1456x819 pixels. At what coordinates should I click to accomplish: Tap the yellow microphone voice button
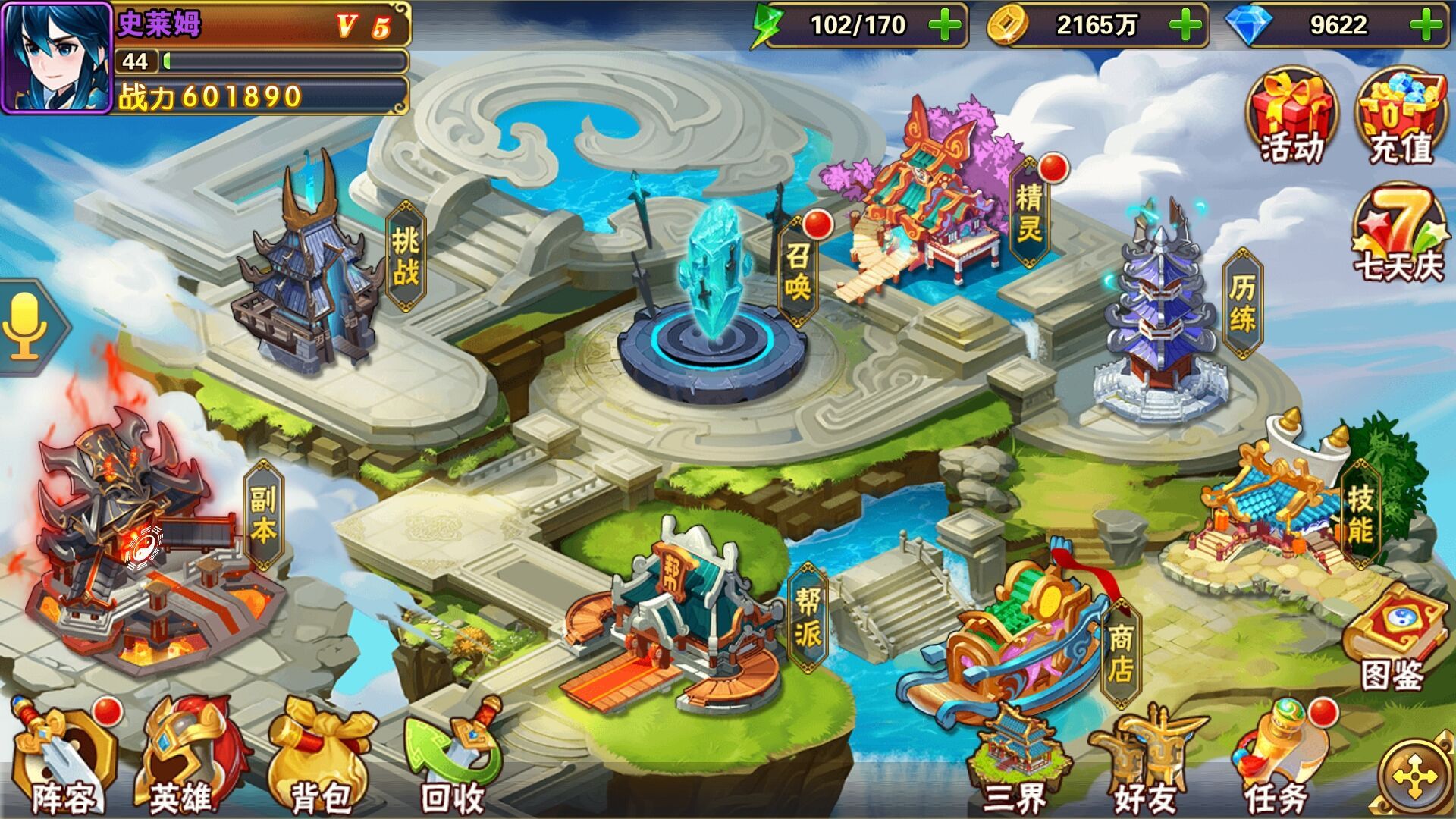(27, 326)
